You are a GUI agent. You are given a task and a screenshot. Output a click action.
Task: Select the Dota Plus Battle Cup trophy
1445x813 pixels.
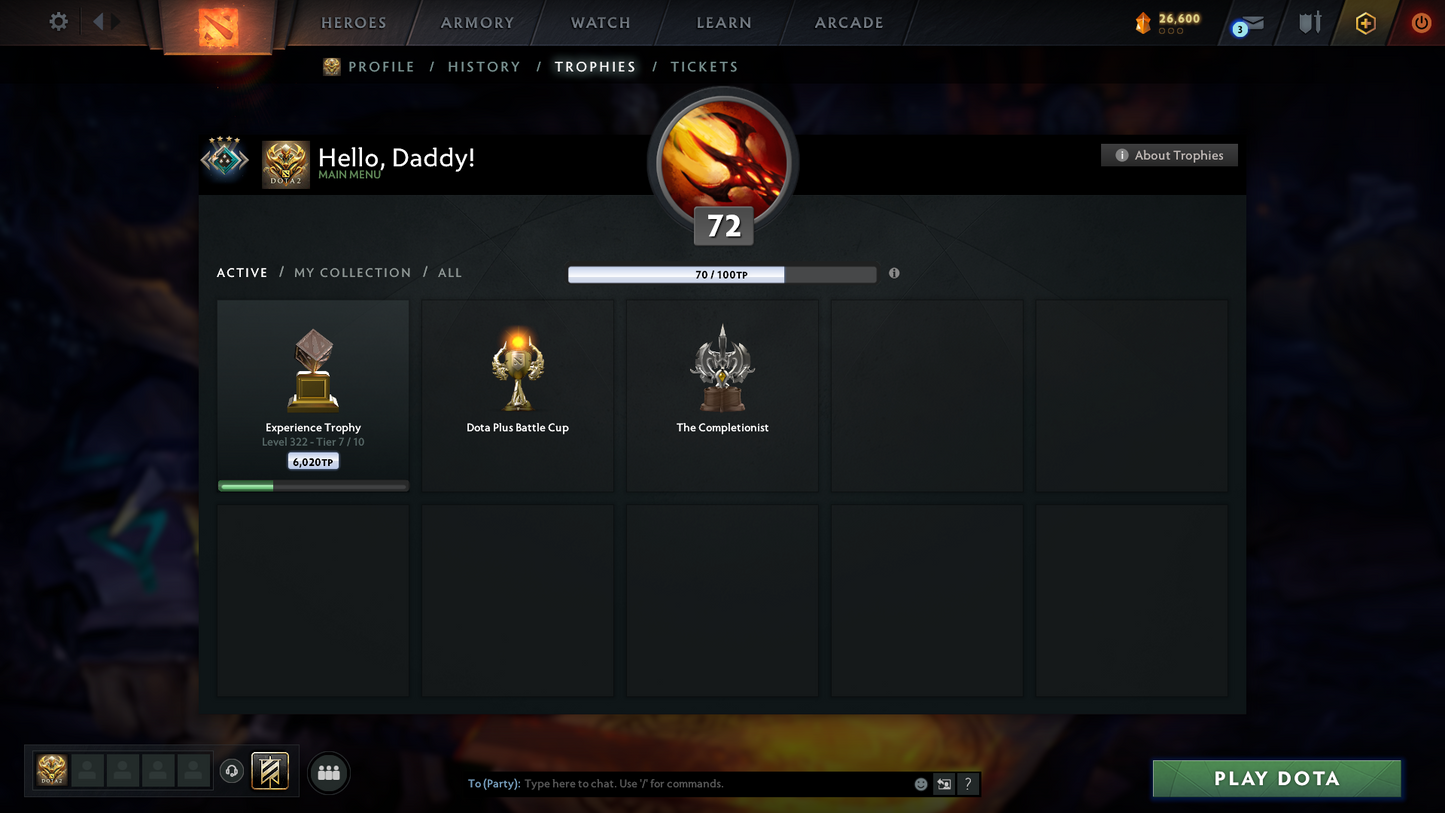click(517, 395)
